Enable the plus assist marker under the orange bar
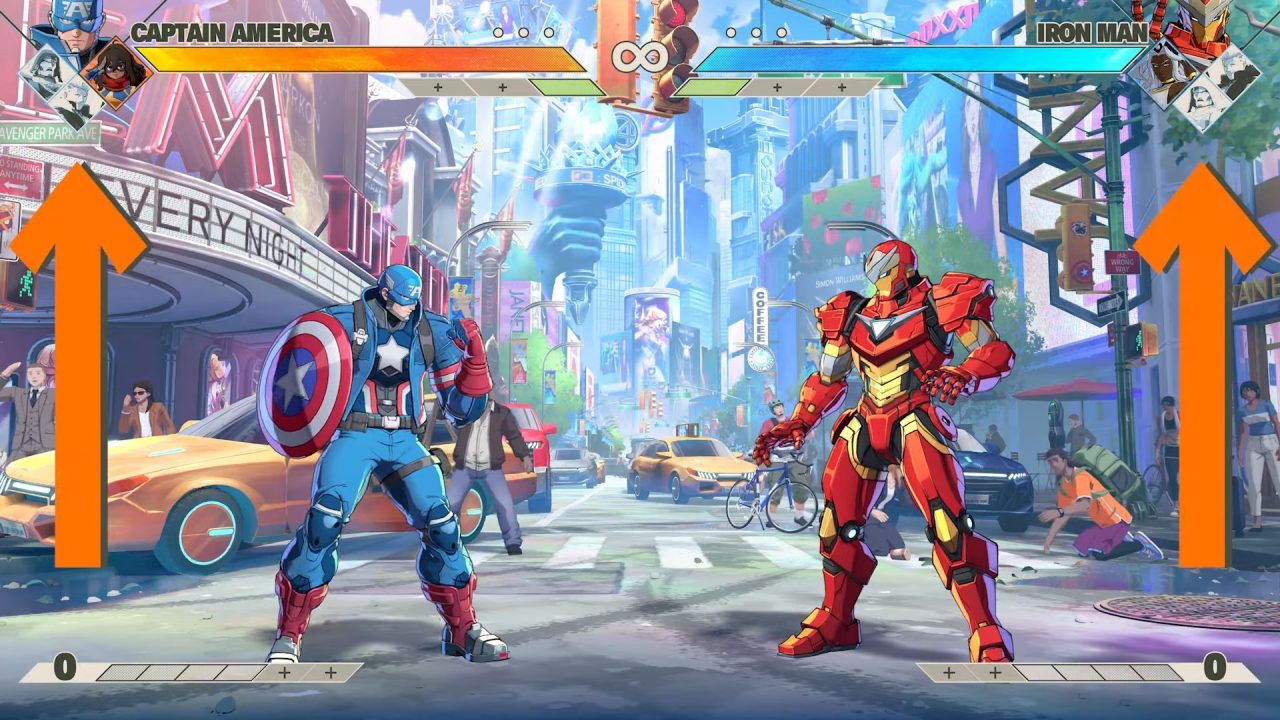 click(436, 87)
